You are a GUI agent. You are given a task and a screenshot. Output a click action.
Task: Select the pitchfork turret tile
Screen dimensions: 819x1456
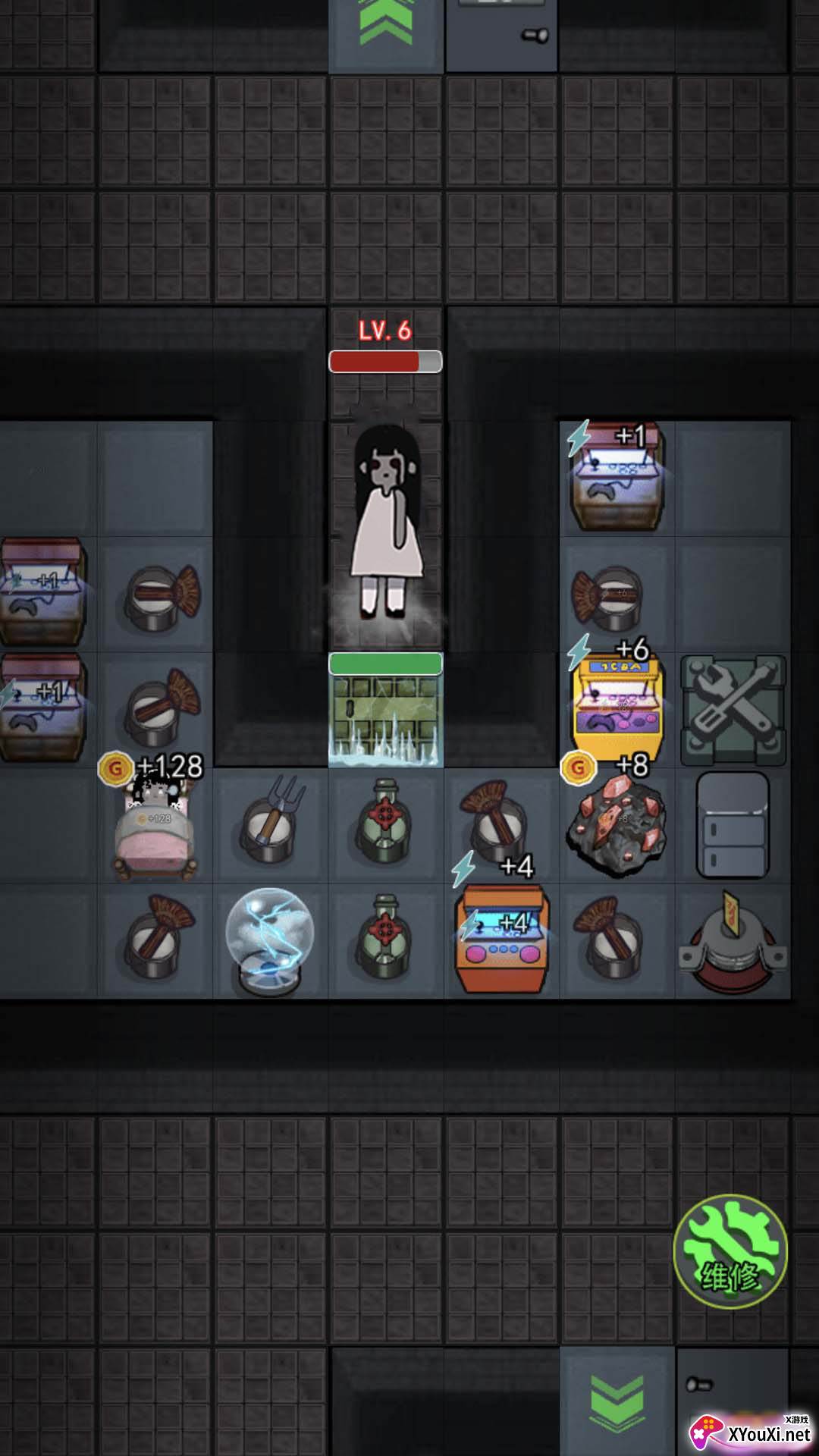(x=271, y=825)
